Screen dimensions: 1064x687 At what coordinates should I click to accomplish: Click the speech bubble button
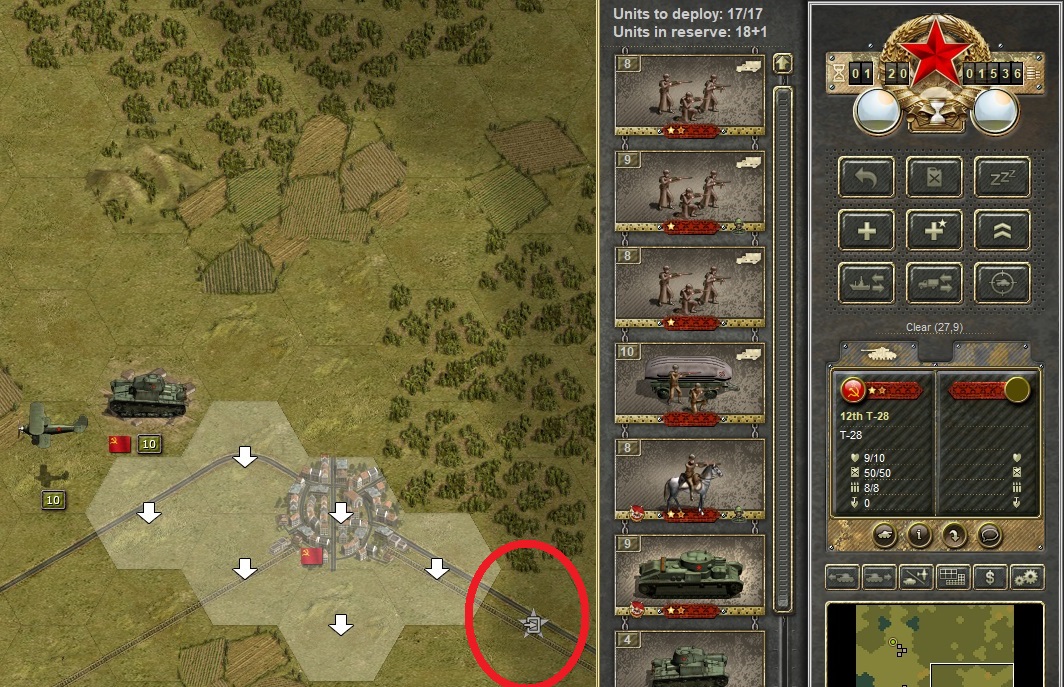tap(989, 534)
